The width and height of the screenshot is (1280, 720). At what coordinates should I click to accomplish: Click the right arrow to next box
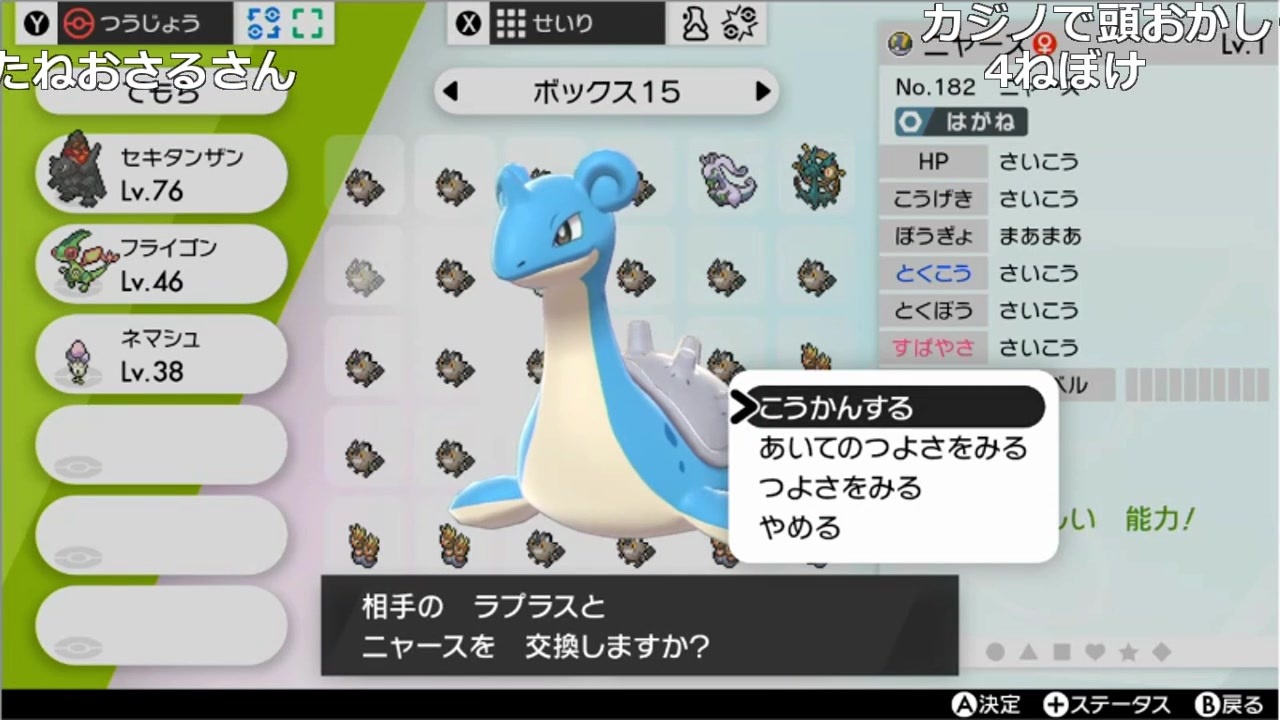coord(764,91)
